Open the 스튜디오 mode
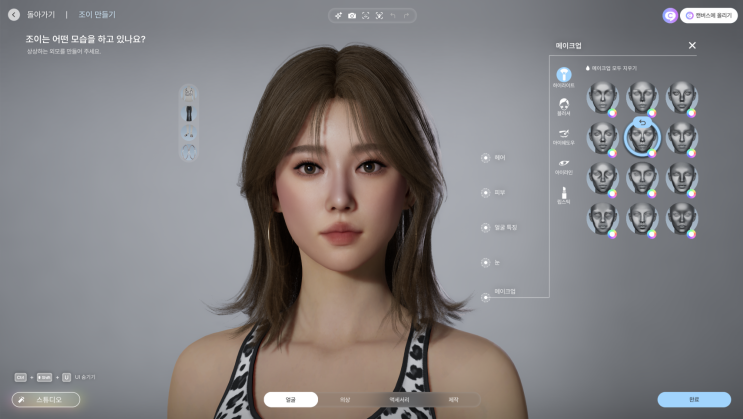The height and width of the screenshot is (419, 743). (x=46, y=399)
